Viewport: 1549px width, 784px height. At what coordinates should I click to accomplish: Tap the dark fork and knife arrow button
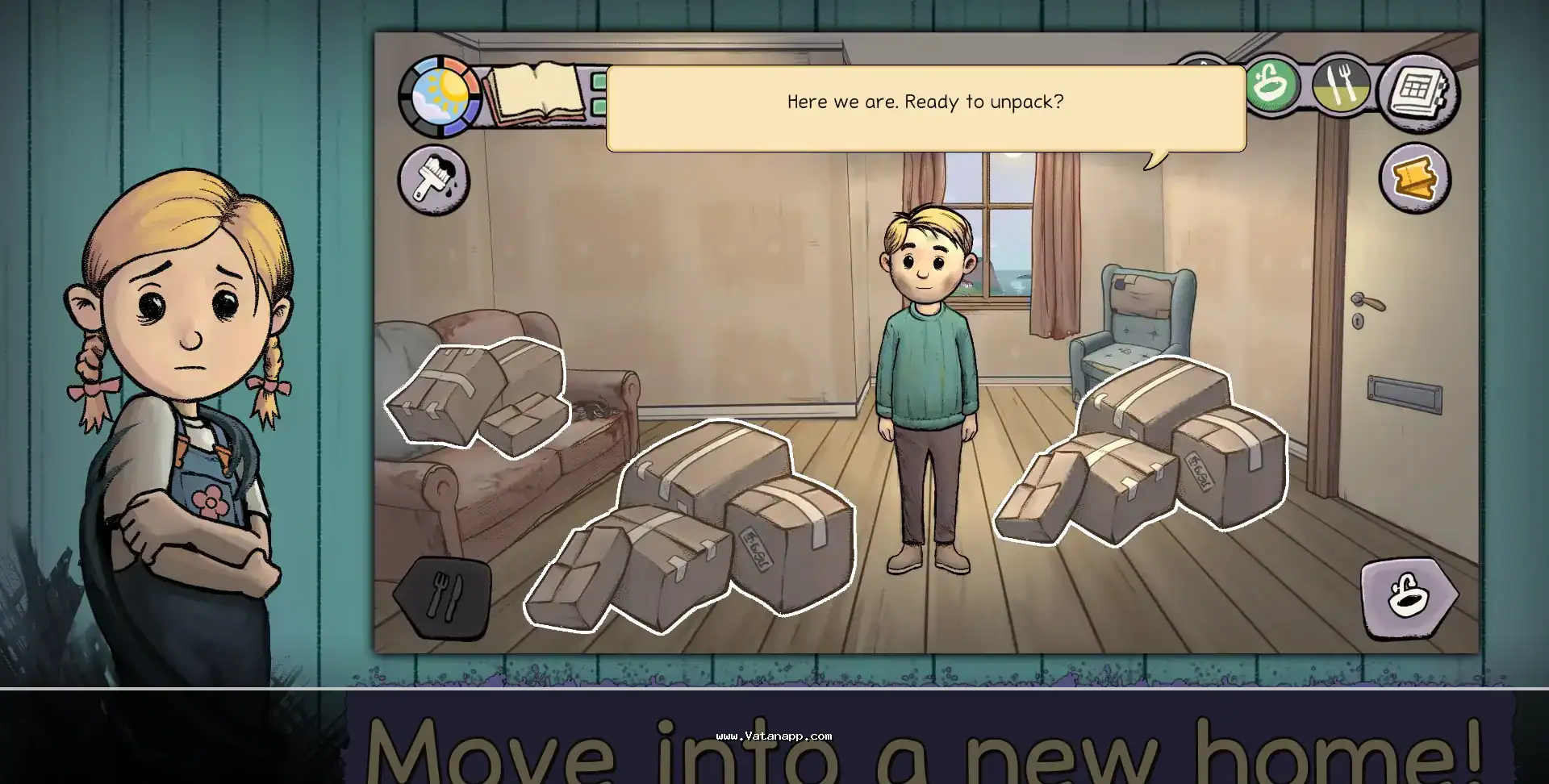coord(444,597)
